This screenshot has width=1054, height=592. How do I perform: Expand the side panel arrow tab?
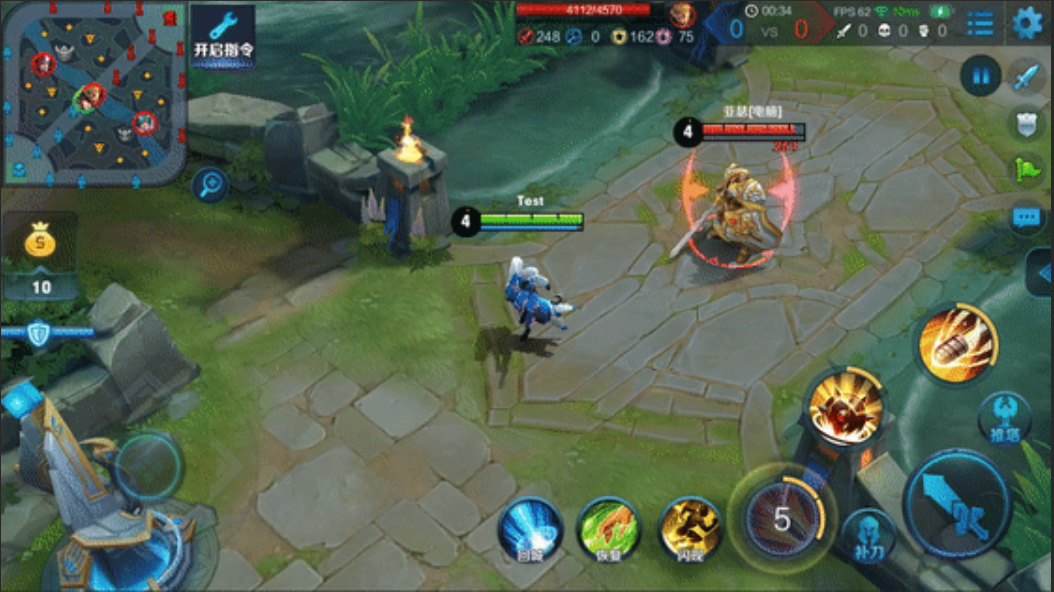point(1041,273)
